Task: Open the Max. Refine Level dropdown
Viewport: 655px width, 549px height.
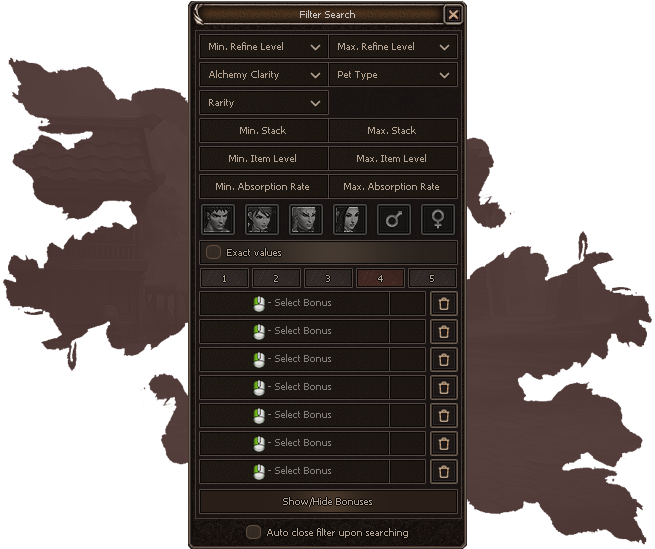Action: point(393,47)
